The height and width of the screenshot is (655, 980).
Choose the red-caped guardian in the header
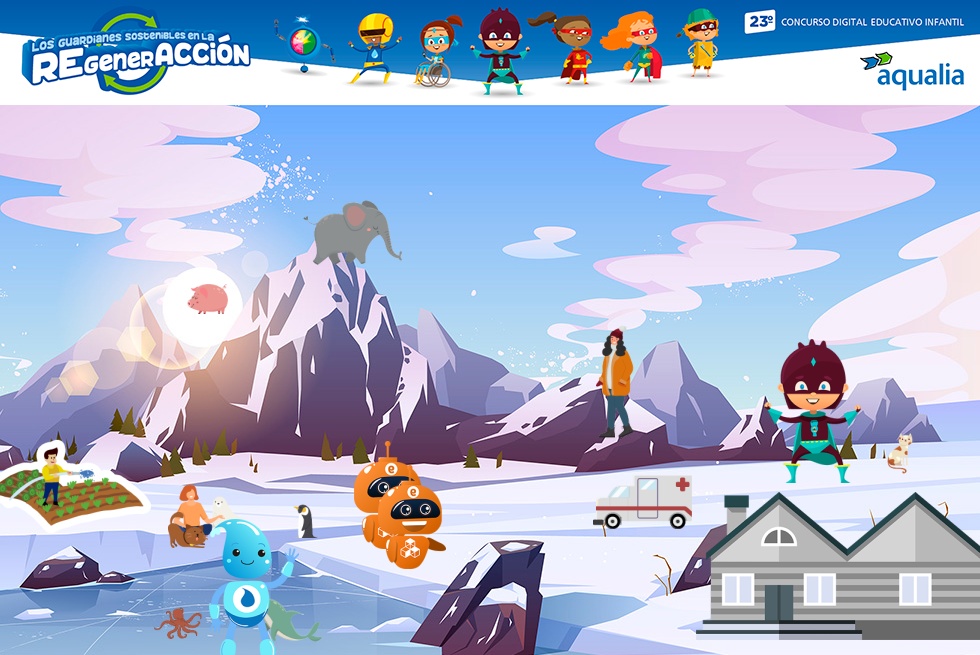tap(571, 48)
